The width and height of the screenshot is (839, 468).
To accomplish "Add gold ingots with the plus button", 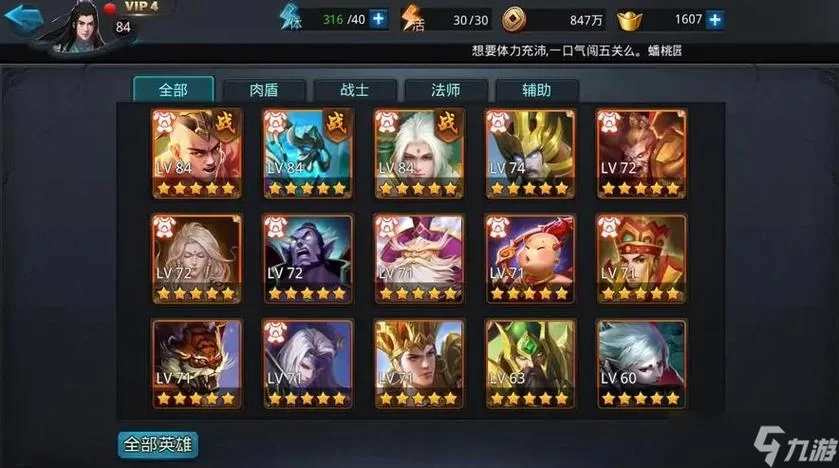I will coord(714,18).
